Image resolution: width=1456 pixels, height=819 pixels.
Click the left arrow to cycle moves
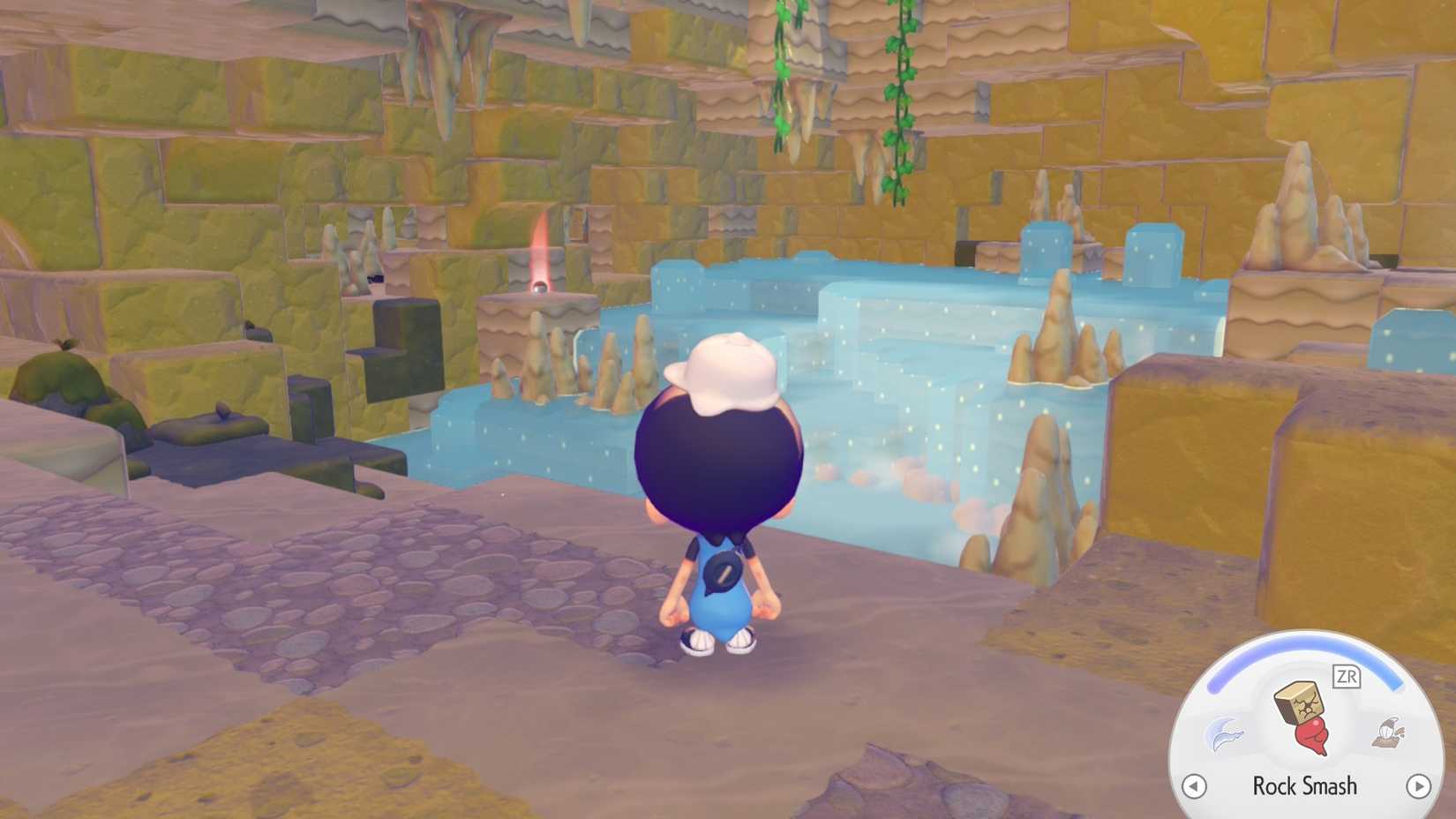pos(1194,785)
